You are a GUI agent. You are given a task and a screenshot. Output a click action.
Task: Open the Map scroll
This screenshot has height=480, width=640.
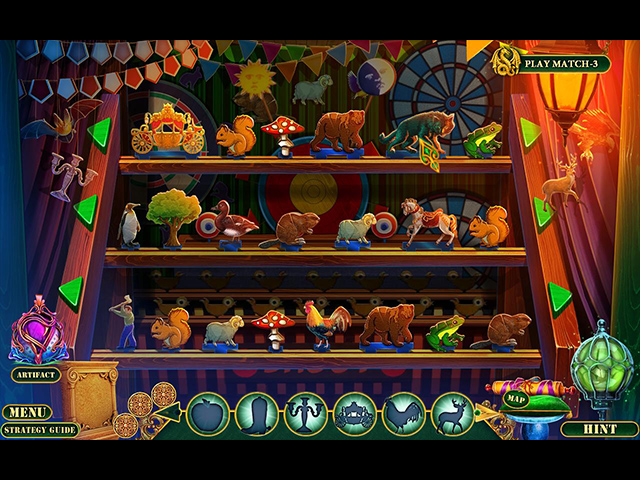(x=515, y=399)
